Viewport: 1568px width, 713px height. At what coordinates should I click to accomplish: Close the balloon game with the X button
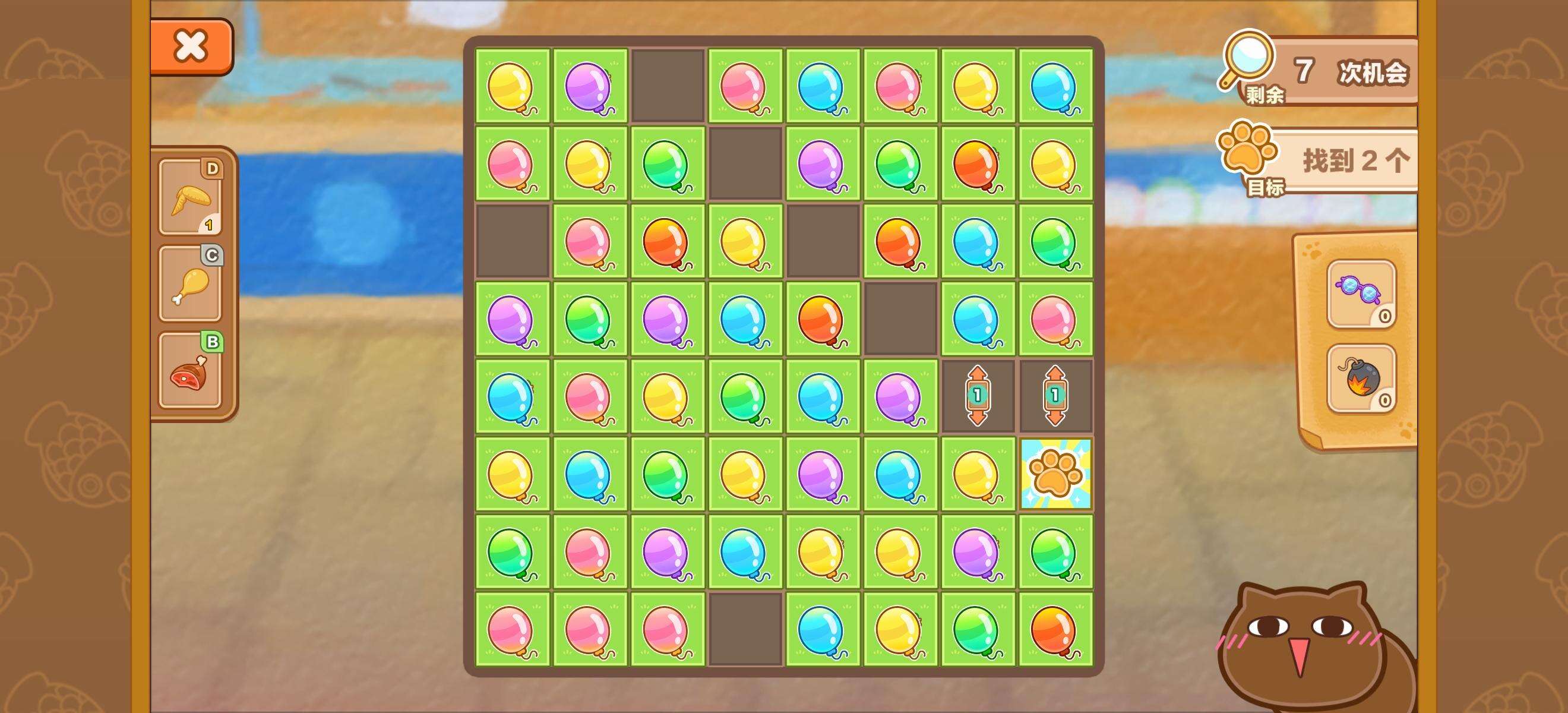pos(191,46)
